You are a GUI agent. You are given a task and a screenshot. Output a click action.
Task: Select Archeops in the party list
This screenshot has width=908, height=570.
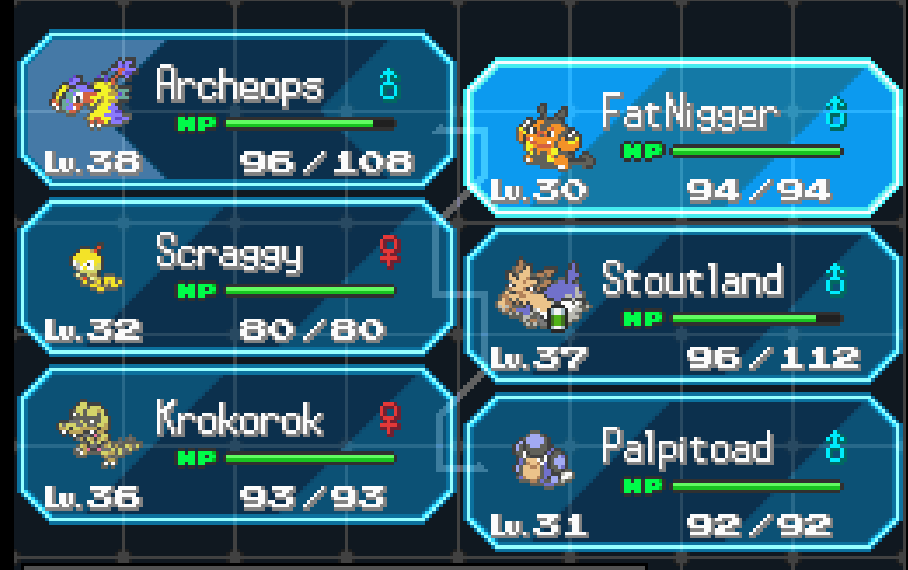(237, 110)
